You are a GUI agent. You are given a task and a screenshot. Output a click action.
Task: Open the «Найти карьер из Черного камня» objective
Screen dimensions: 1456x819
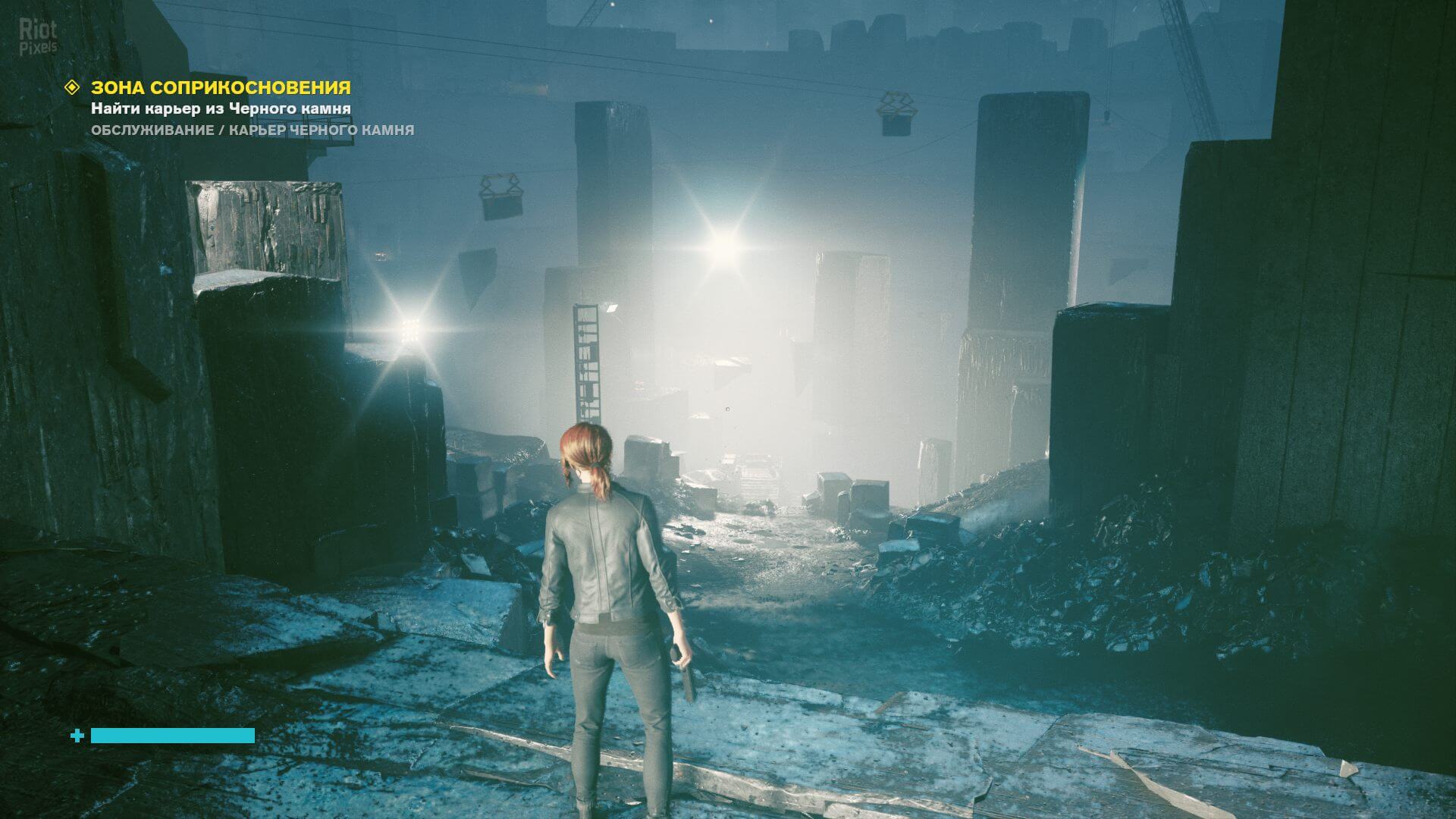click(x=221, y=108)
